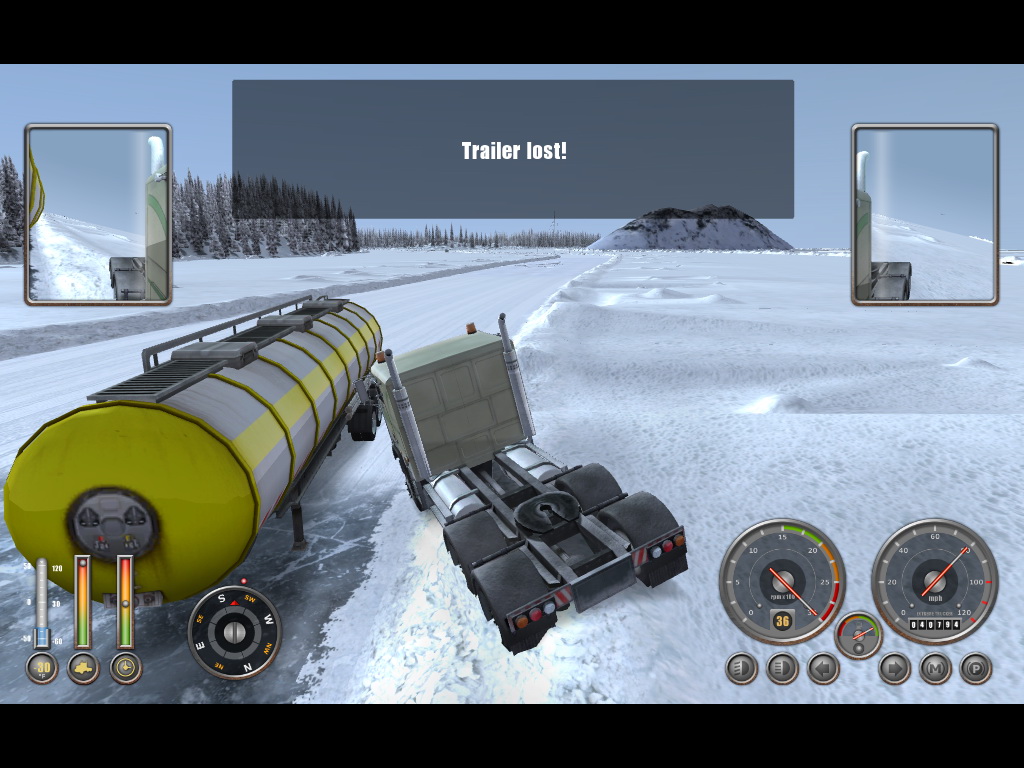Switch on the high beam headlights
The image size is (1024, 768).
coord(782,668)
